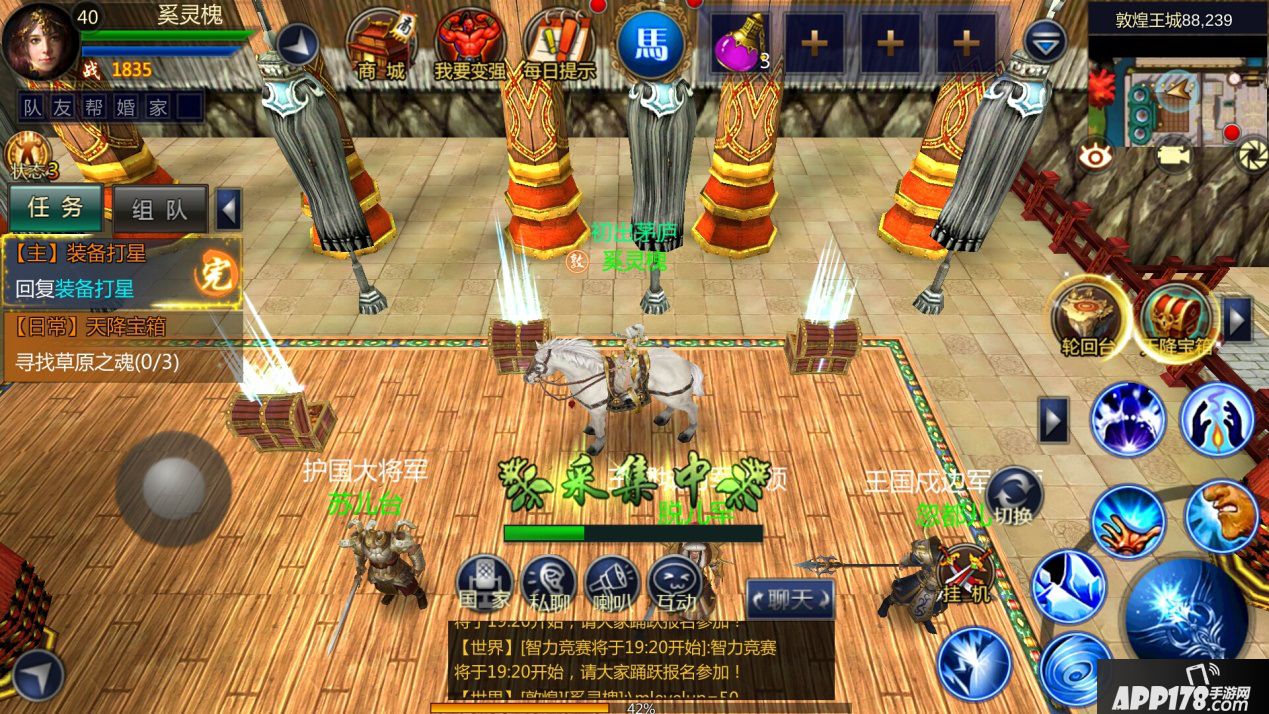Click the player portrait avatar

coord(38,41)
